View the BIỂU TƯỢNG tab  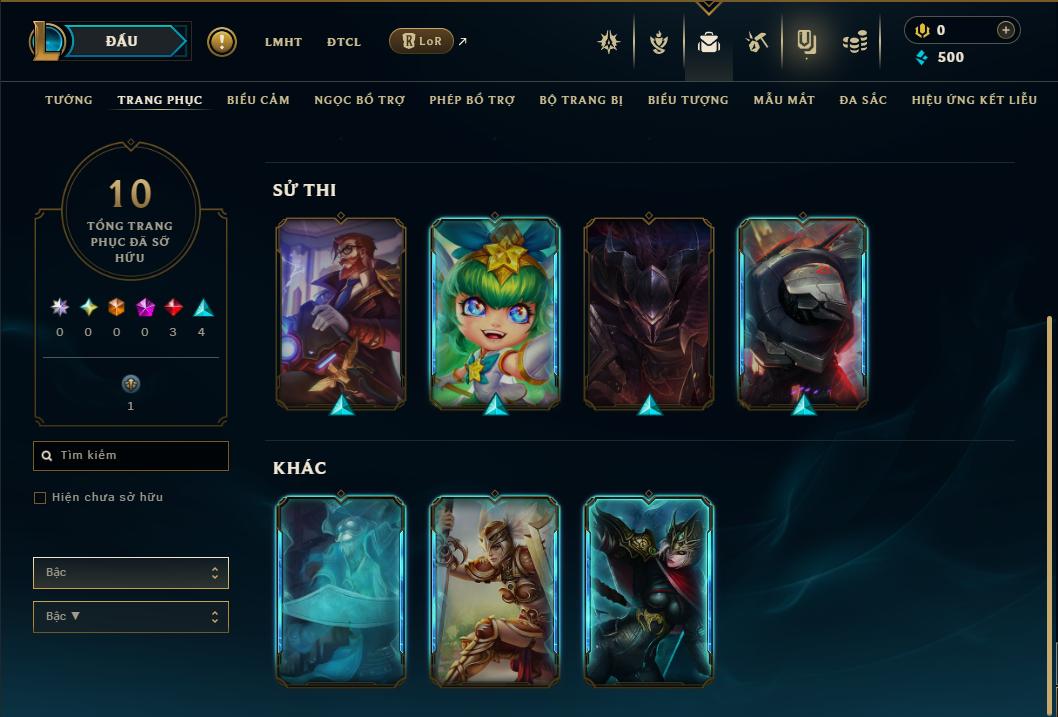pyautogui.click(x=688, y=100)
